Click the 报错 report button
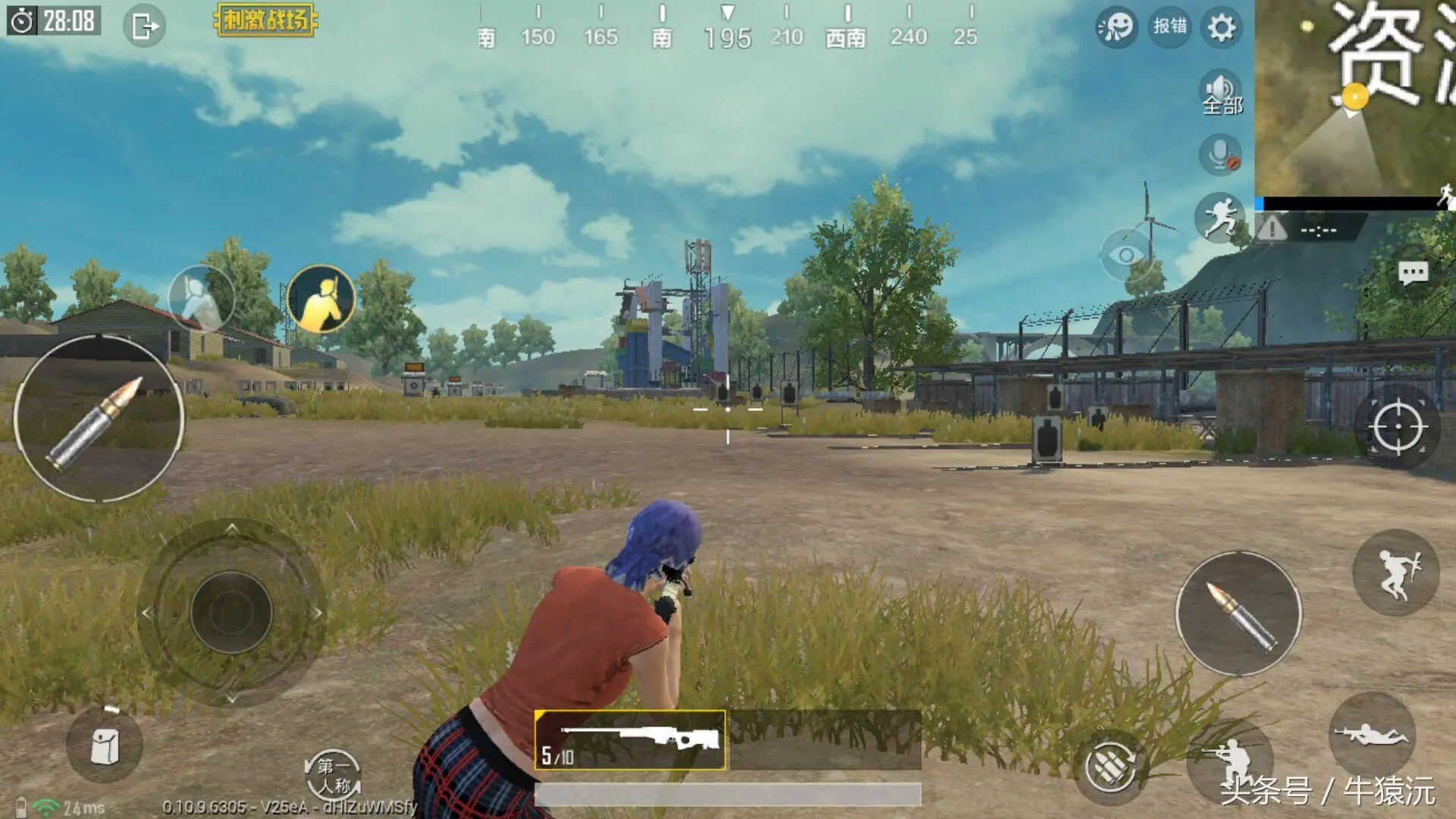 click(x=1169, y=27)
